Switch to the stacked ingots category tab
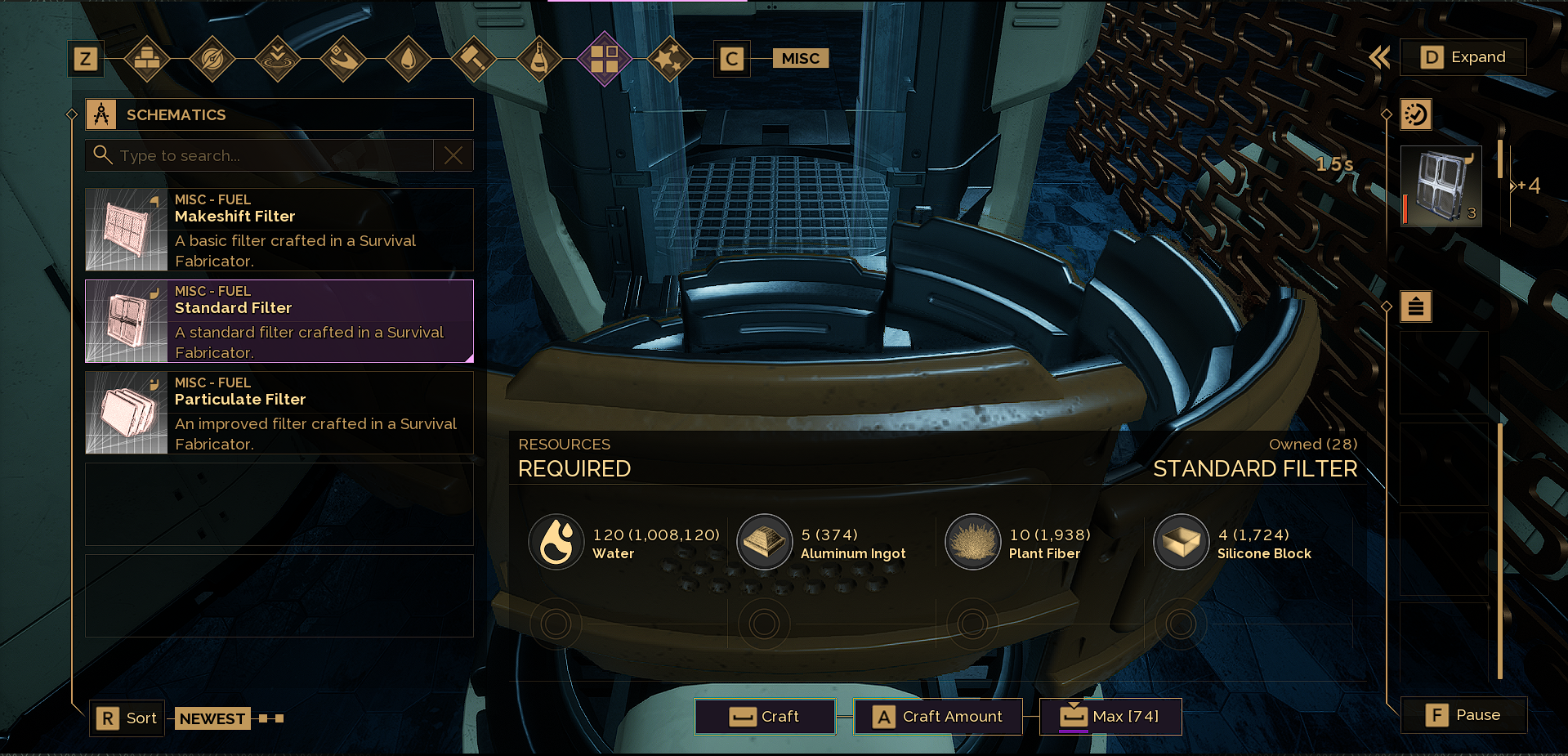 tap(147, 58)
